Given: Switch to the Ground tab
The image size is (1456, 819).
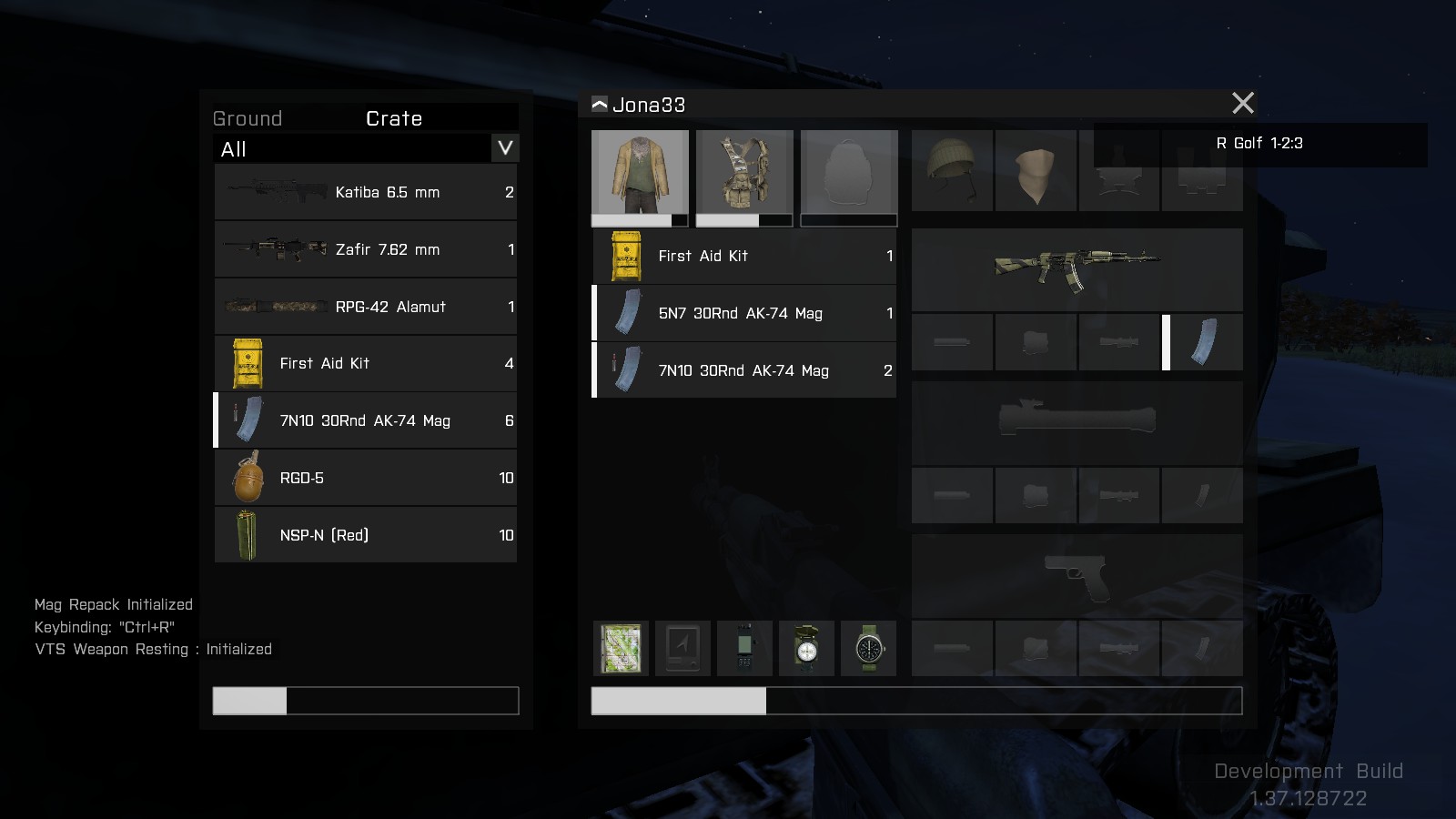Looking at the screenshot, I should pyautogui.click(x=248, y=118).
